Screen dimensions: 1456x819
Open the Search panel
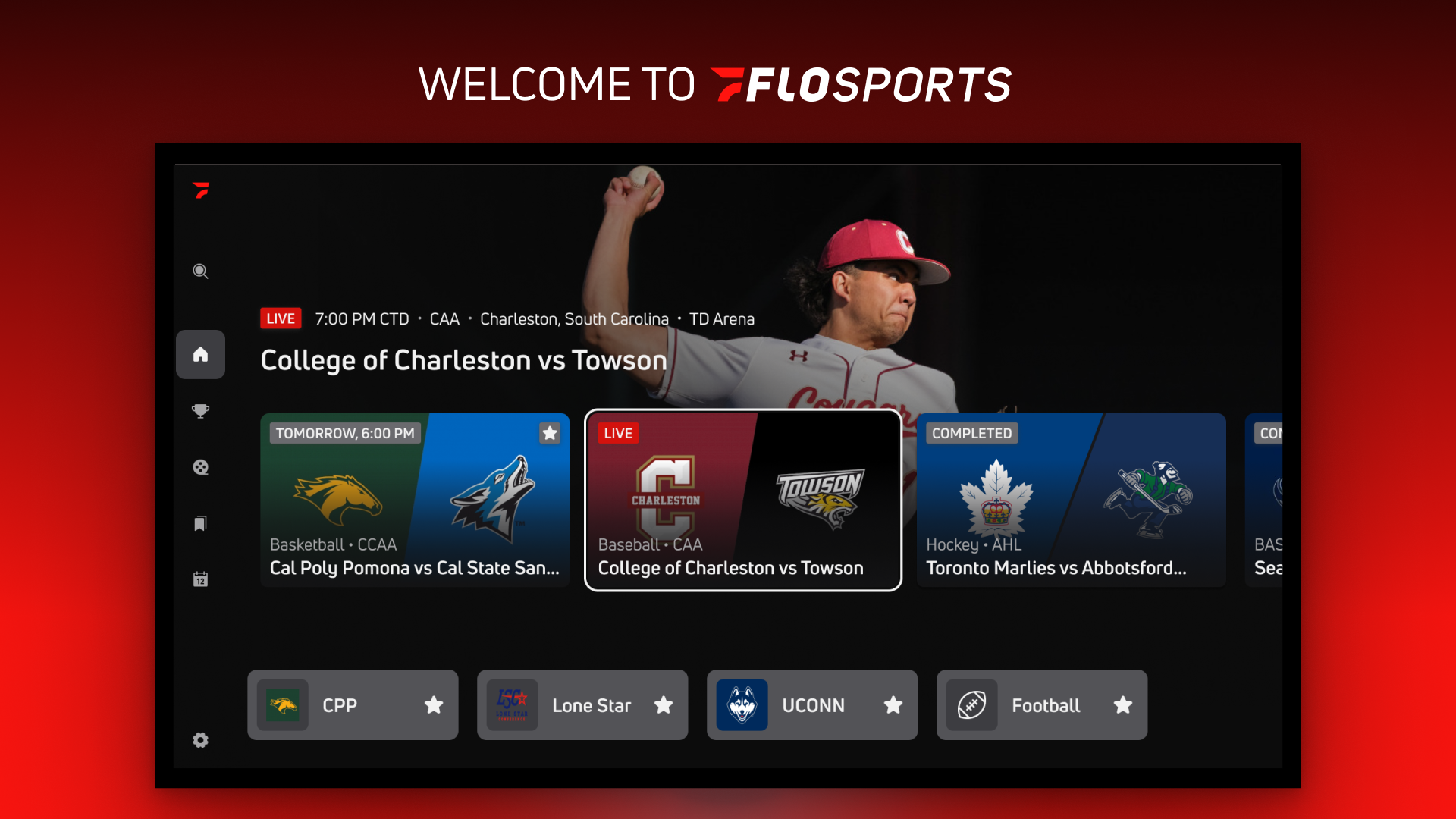200,271
